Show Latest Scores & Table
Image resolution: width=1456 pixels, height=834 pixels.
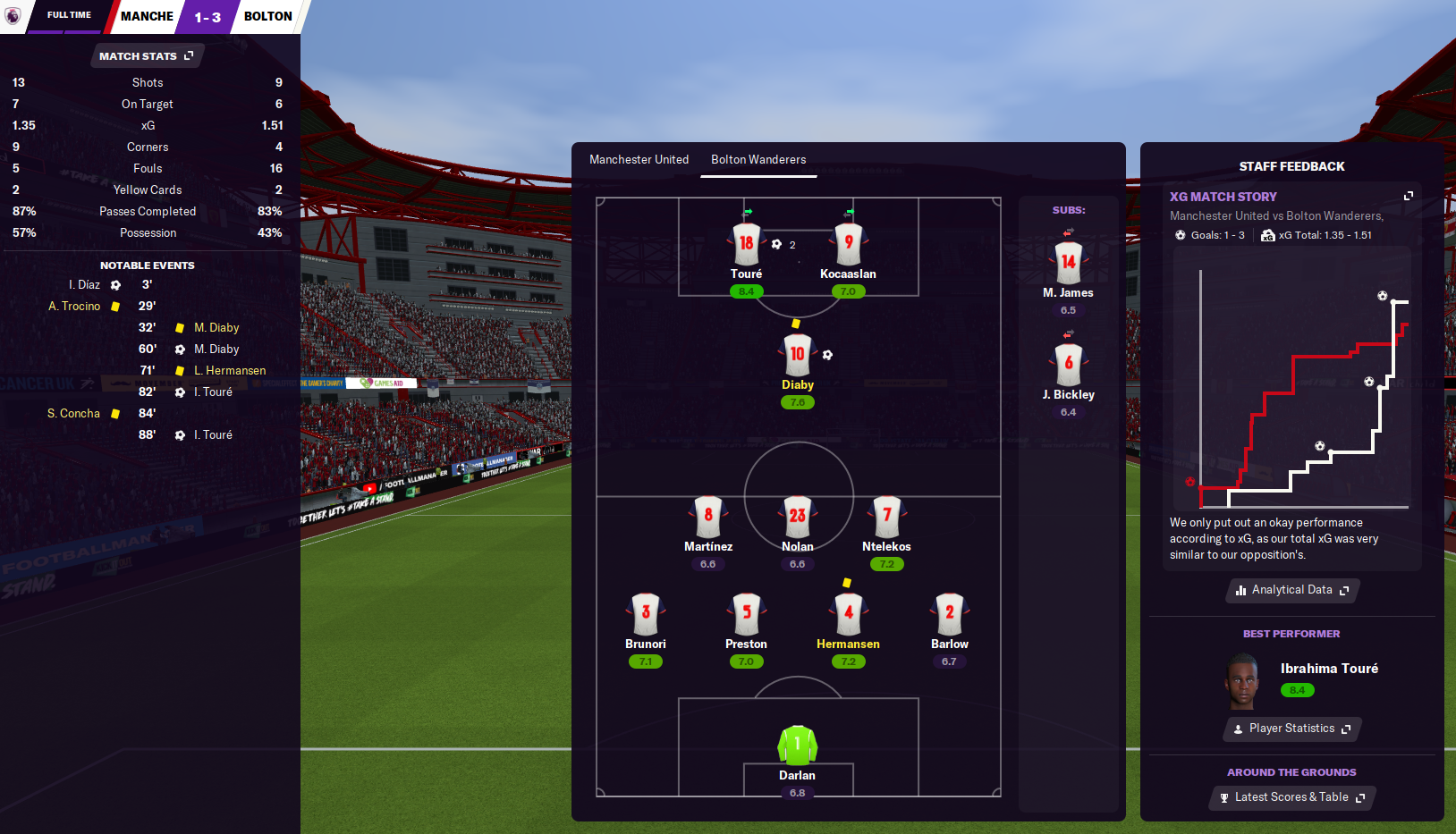click(1292, 797)
